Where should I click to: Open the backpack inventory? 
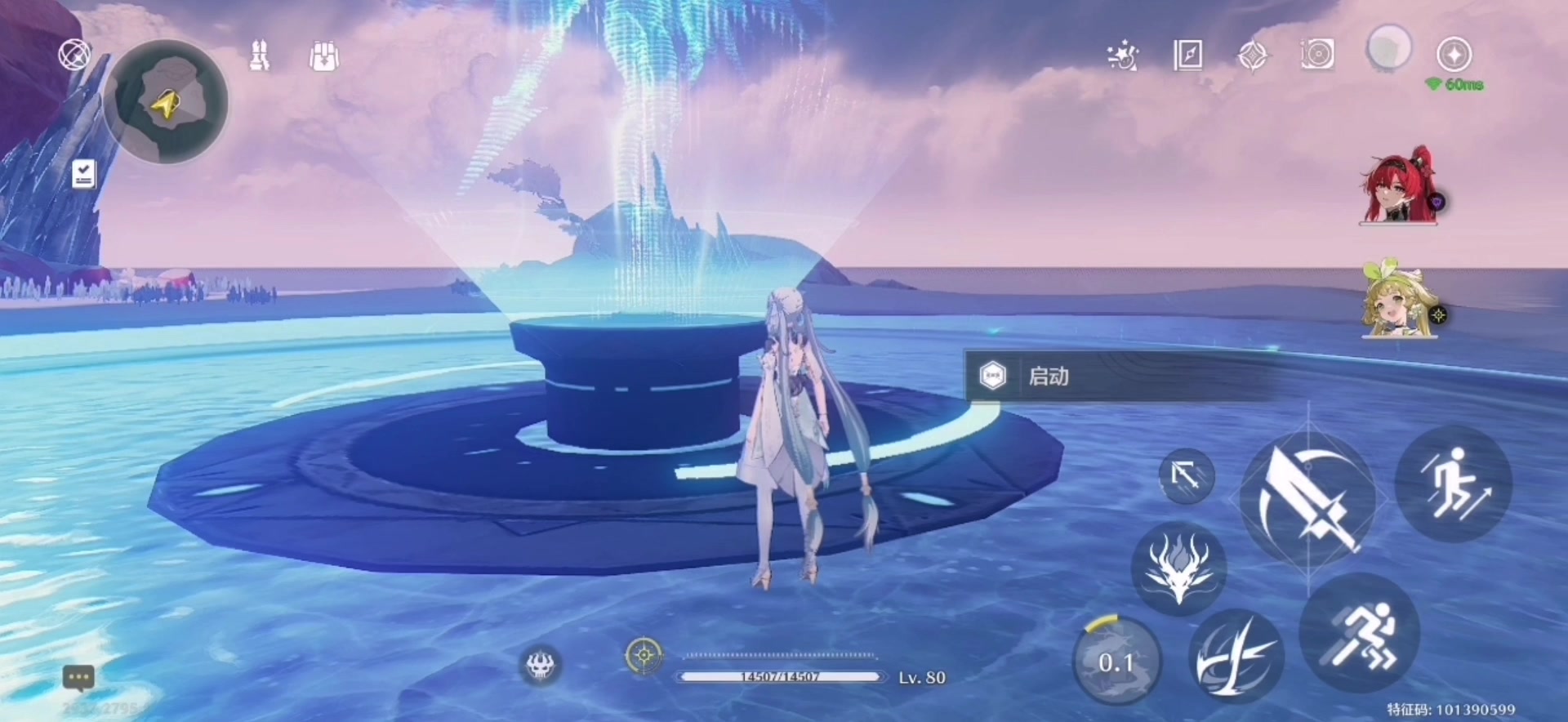coord(324,56)
